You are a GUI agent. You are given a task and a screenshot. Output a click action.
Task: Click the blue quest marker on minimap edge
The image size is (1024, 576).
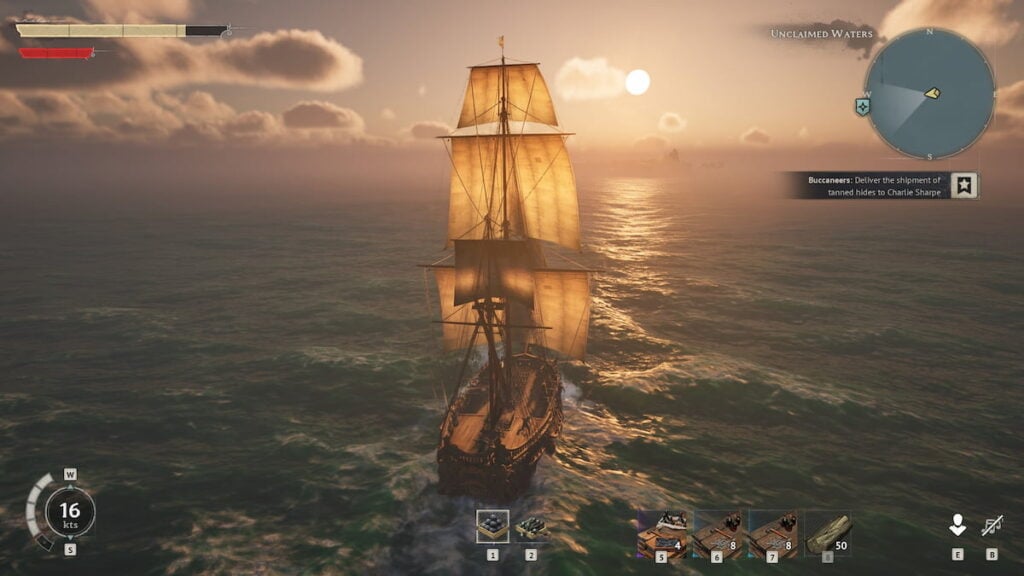(862, 106)
